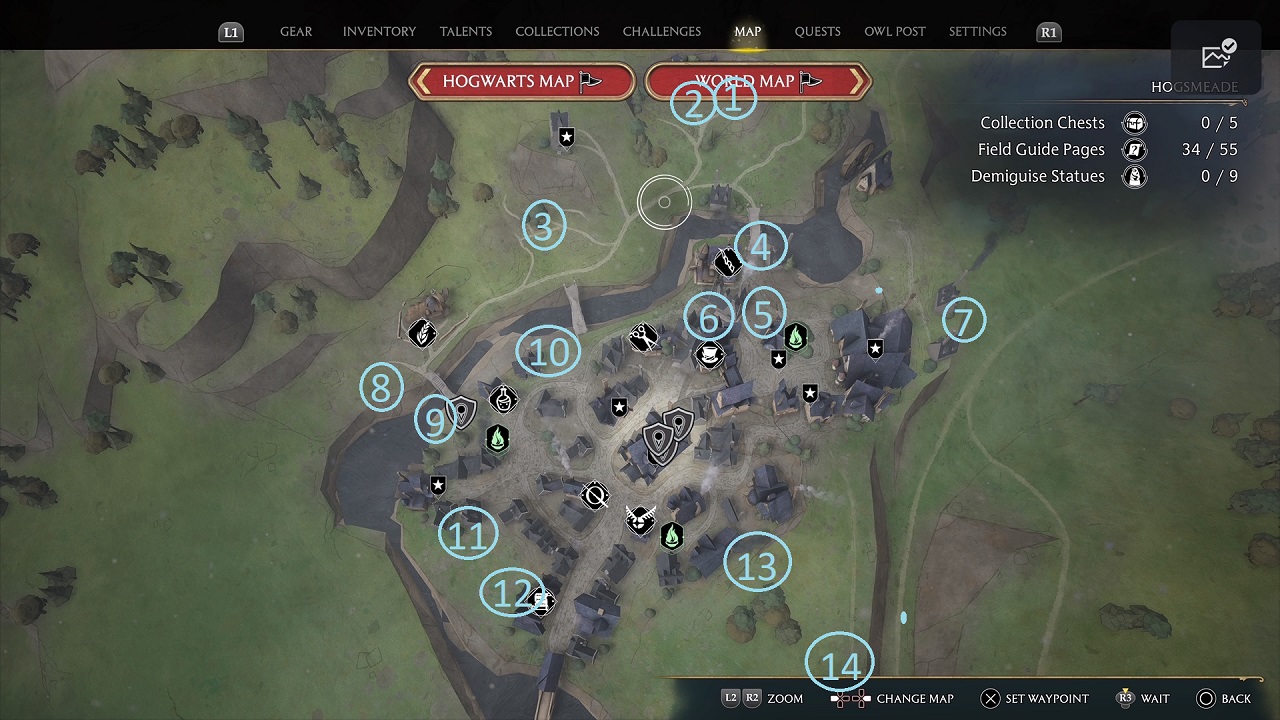Click the circled number 14 map marker
This screenshot has width=1280, height=720.
(x=840, y=662)
